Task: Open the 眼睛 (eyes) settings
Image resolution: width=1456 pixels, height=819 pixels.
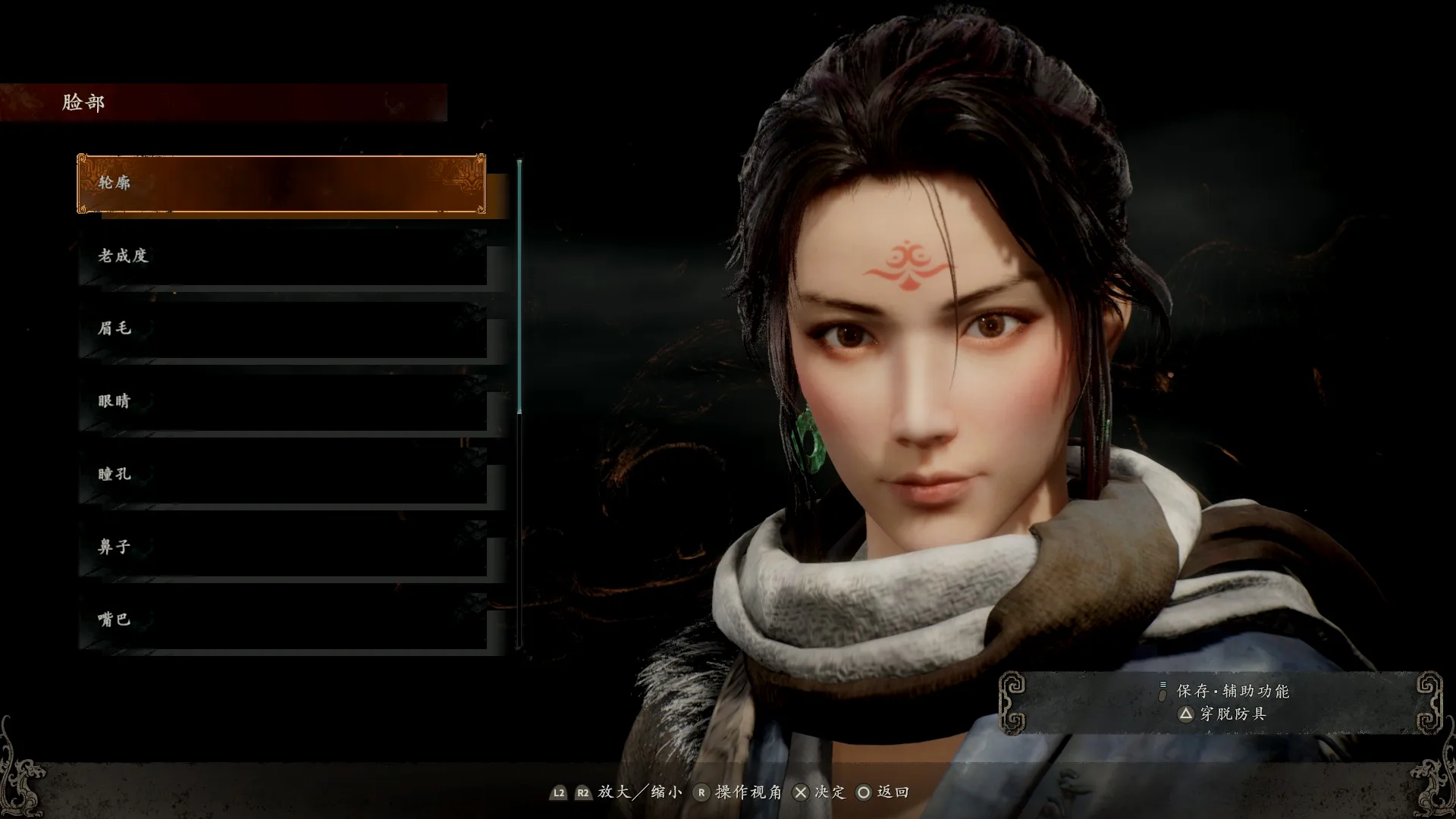Action: click(x=282, y=402)
